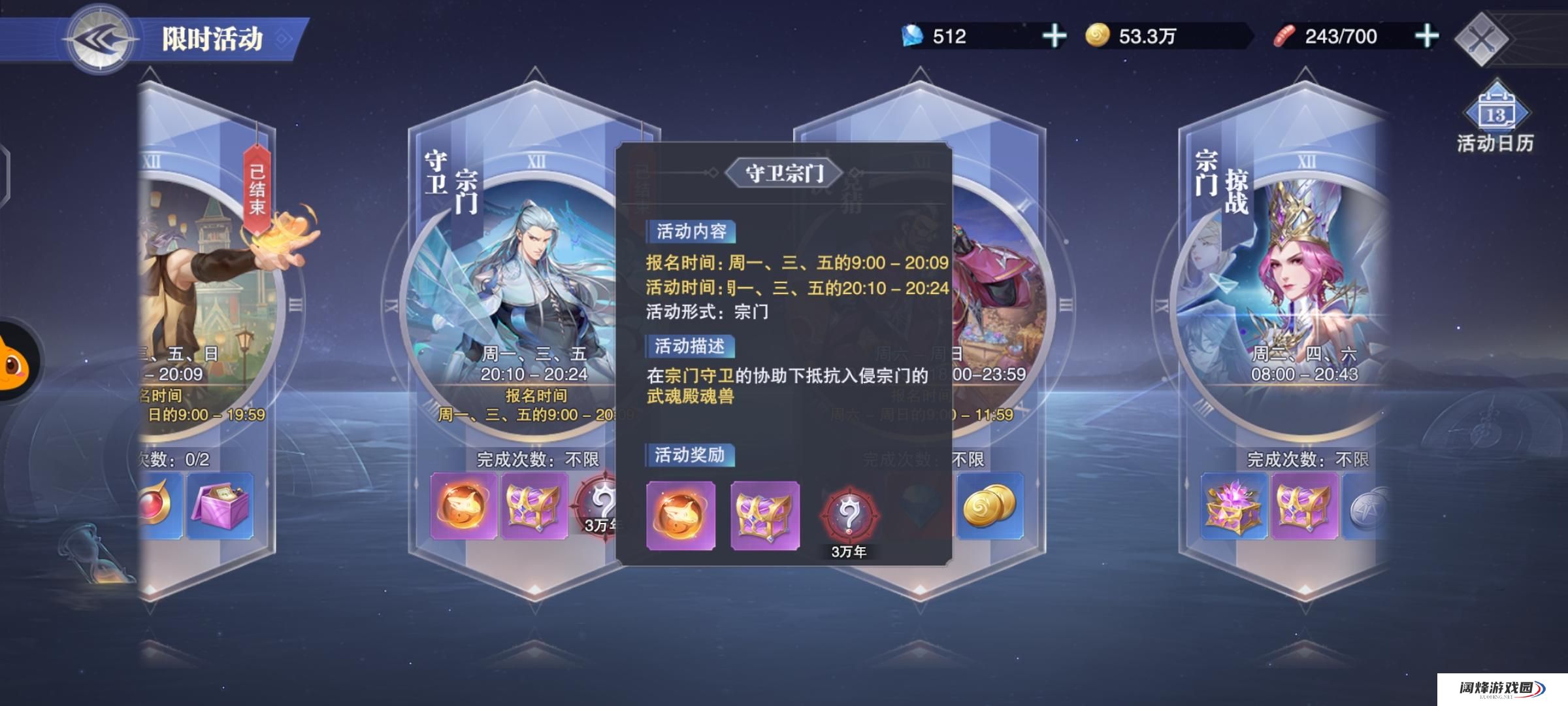The image size is (1568, 706).
Task: Click the 守卫宗门 popup title banner
Action: pos(783,171)
